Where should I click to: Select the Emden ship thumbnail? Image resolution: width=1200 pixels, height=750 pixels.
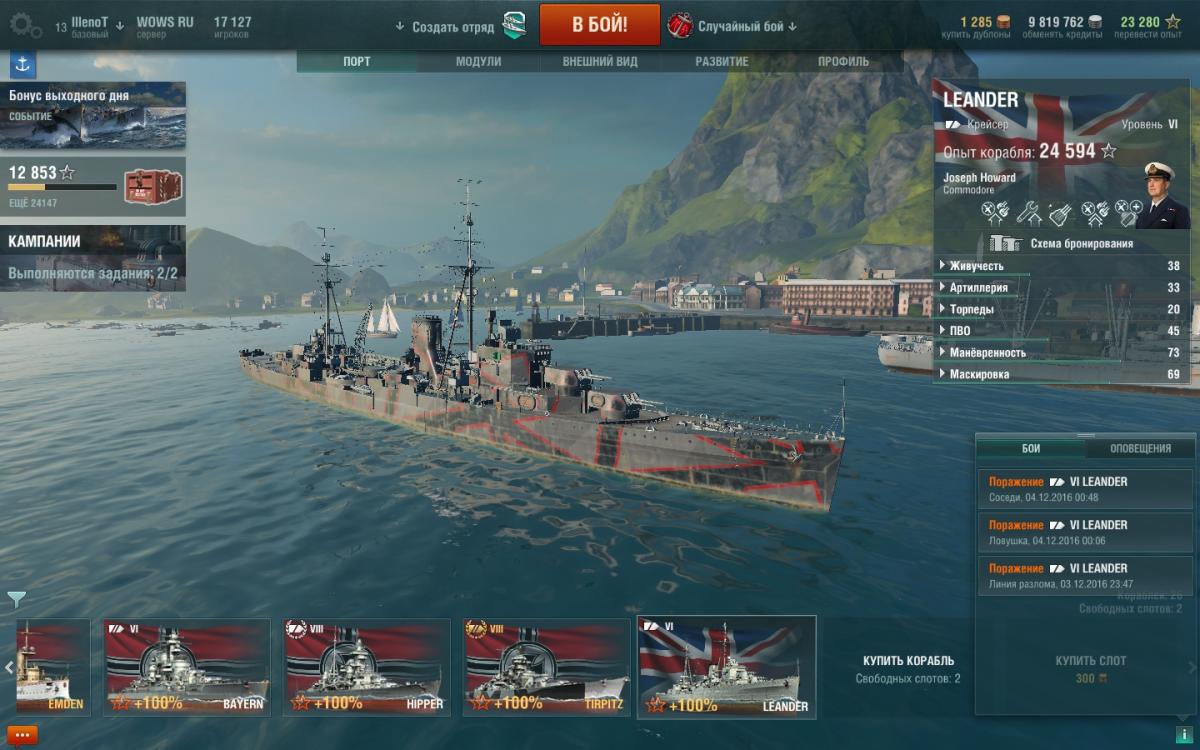[x=53, y=667]
